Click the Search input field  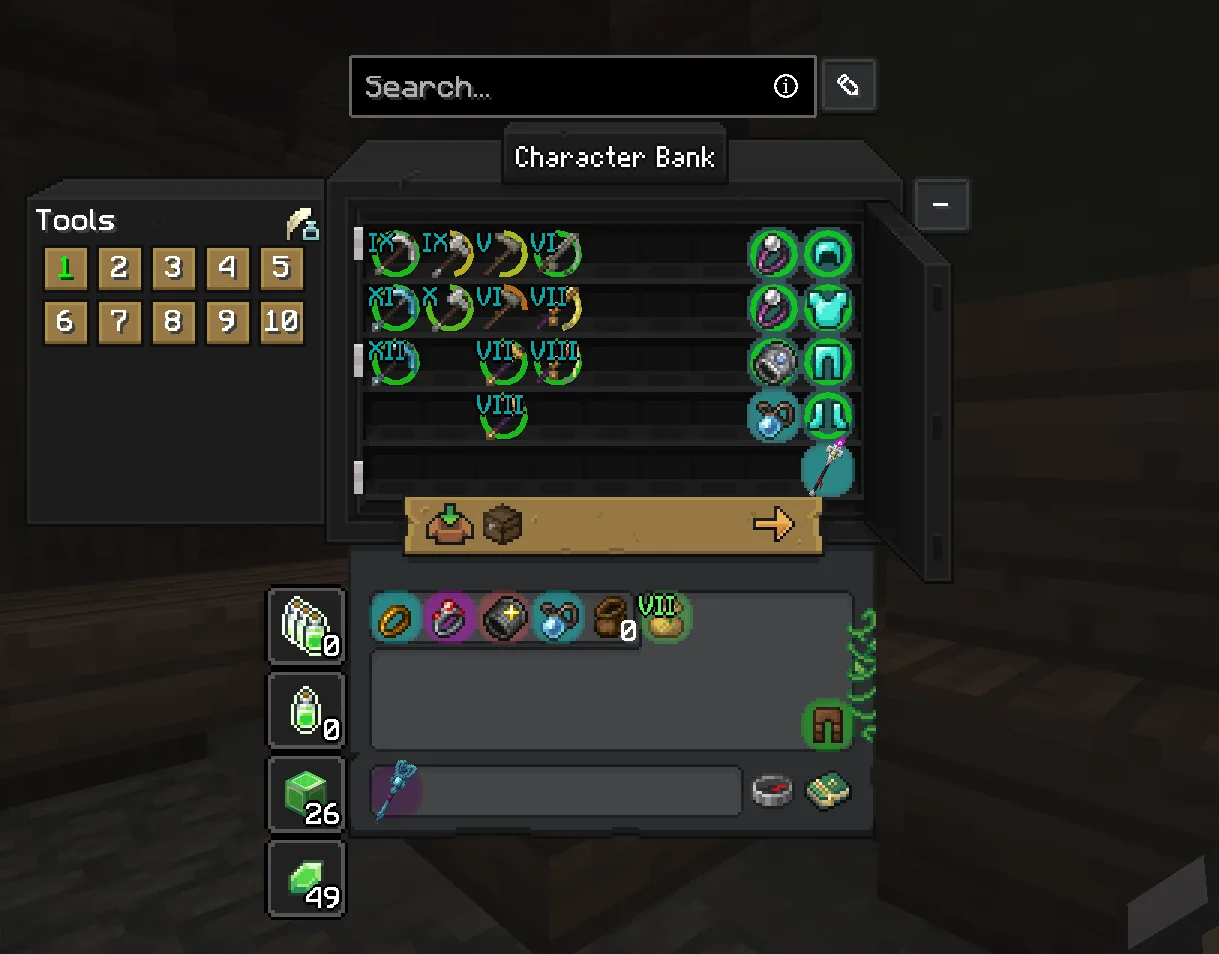565,87
